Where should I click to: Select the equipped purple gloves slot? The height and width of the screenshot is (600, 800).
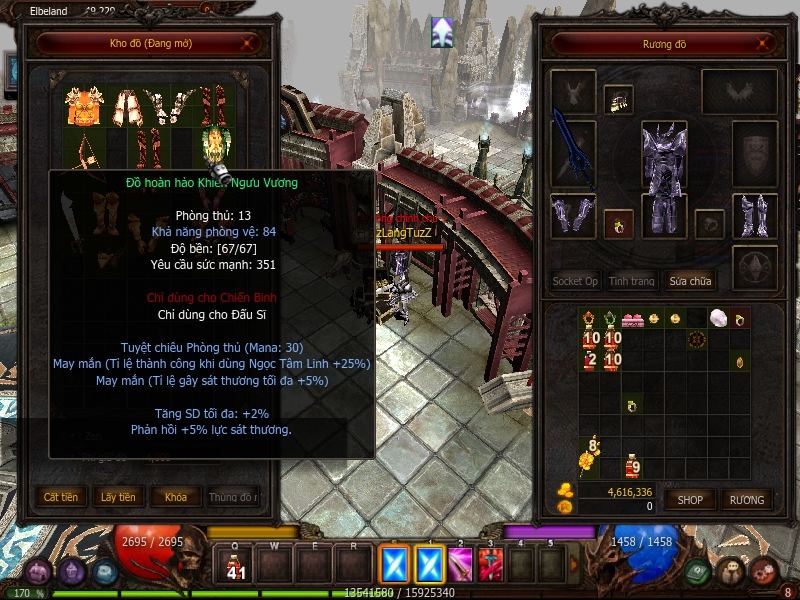tap(573, 216)
